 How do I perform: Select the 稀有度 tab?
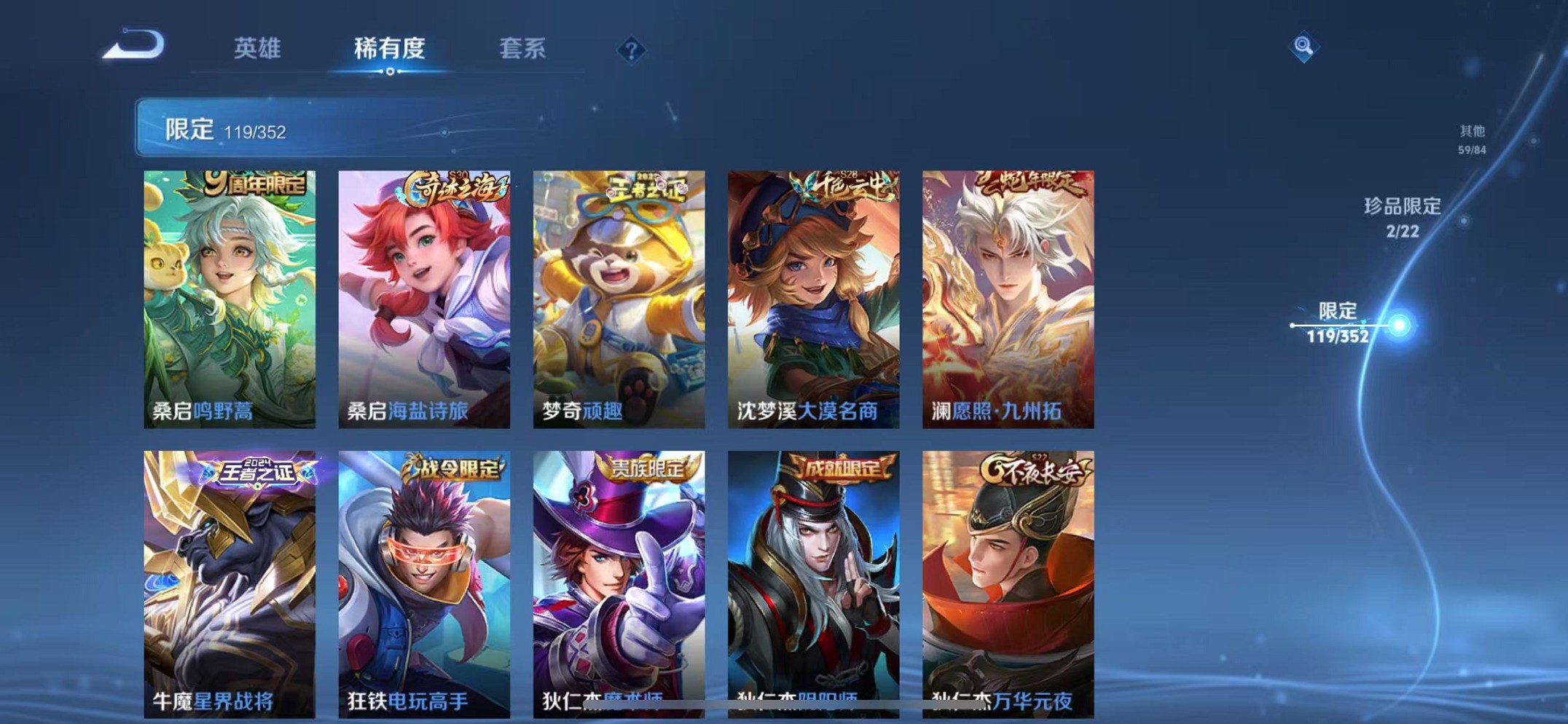(391, 48)
